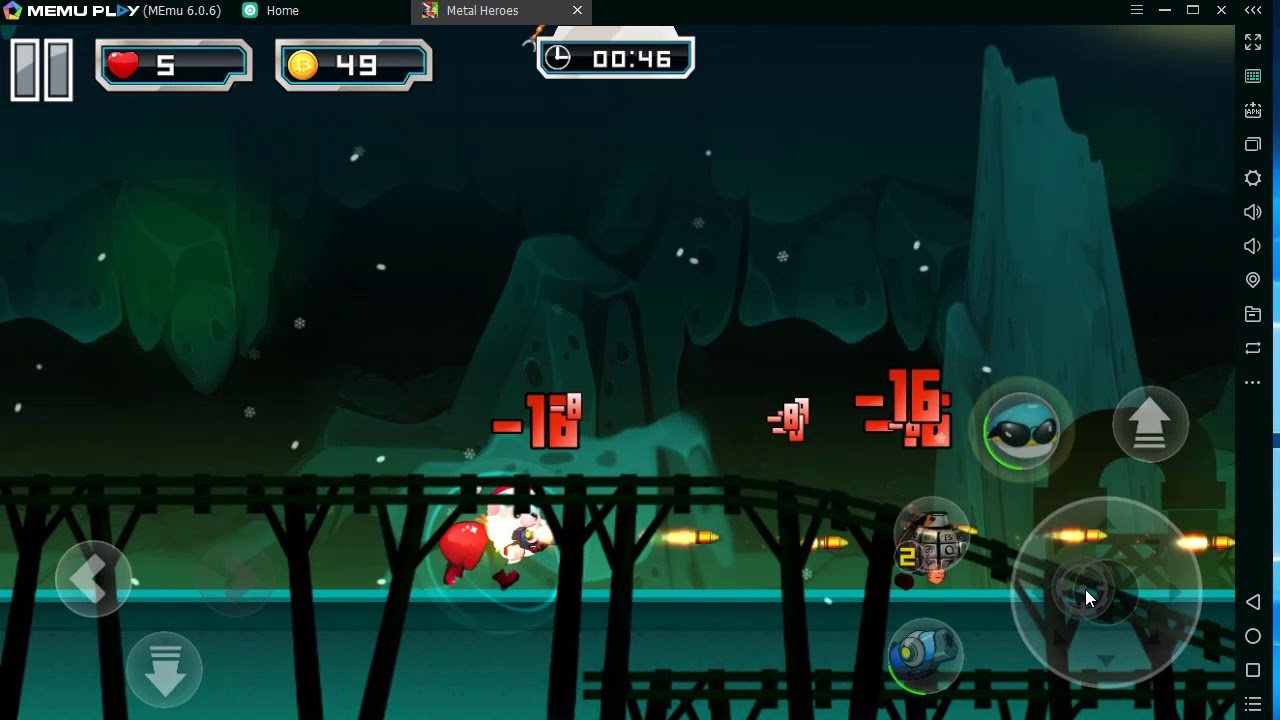Open the emulator settings gear
The height and width of the screenshot is (720, 1280).
[1253, 178]
